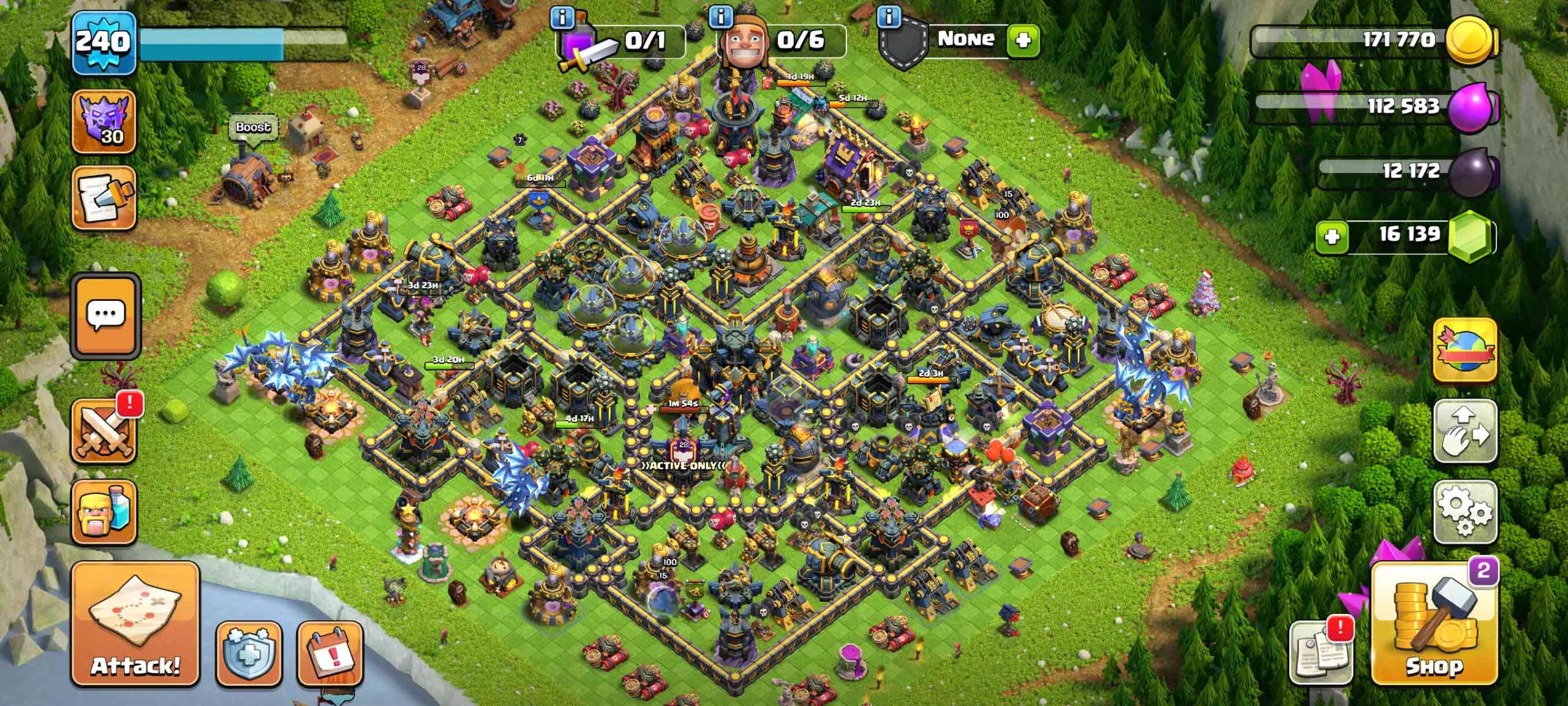Image resolution: width=1568 pixels, height=706 pixels.
Task: Open the news notes button beside Shop
Action: [x=1321, y=652]
